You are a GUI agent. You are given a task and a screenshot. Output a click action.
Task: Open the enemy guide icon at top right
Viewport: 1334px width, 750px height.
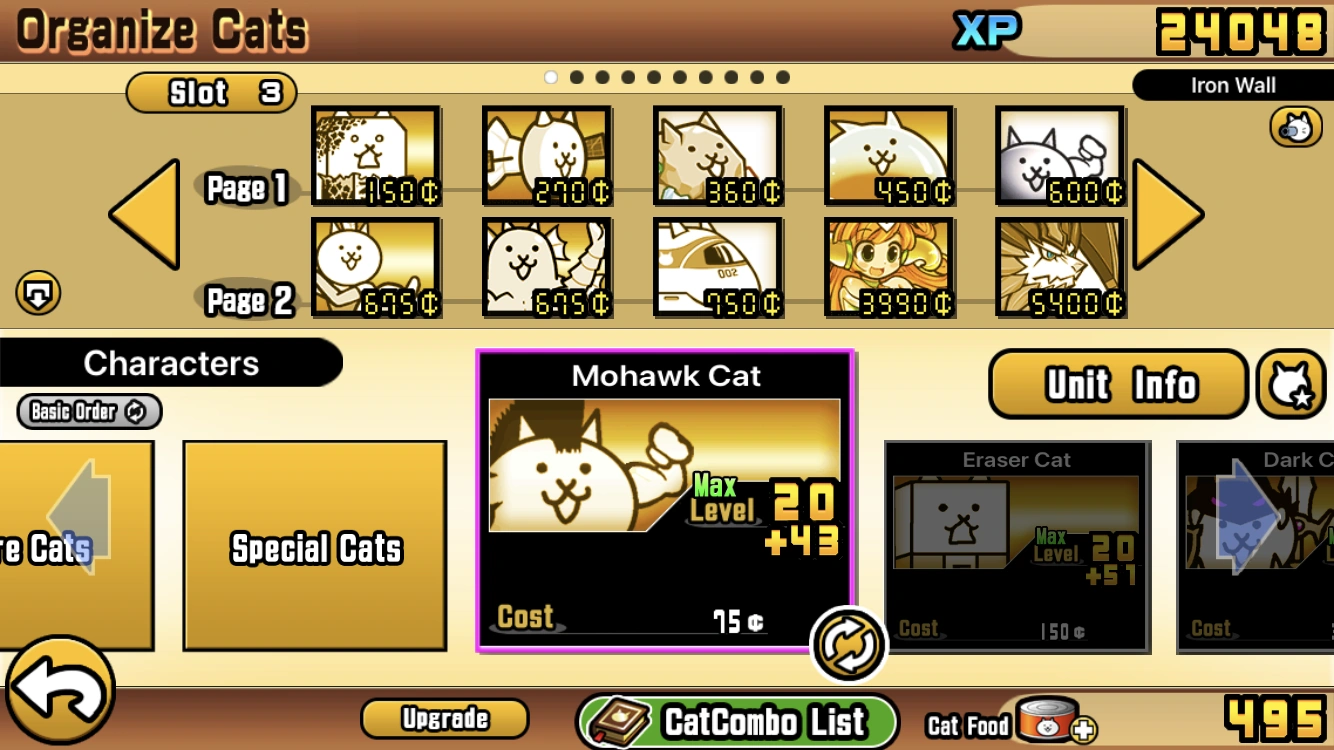[1294, 127]
